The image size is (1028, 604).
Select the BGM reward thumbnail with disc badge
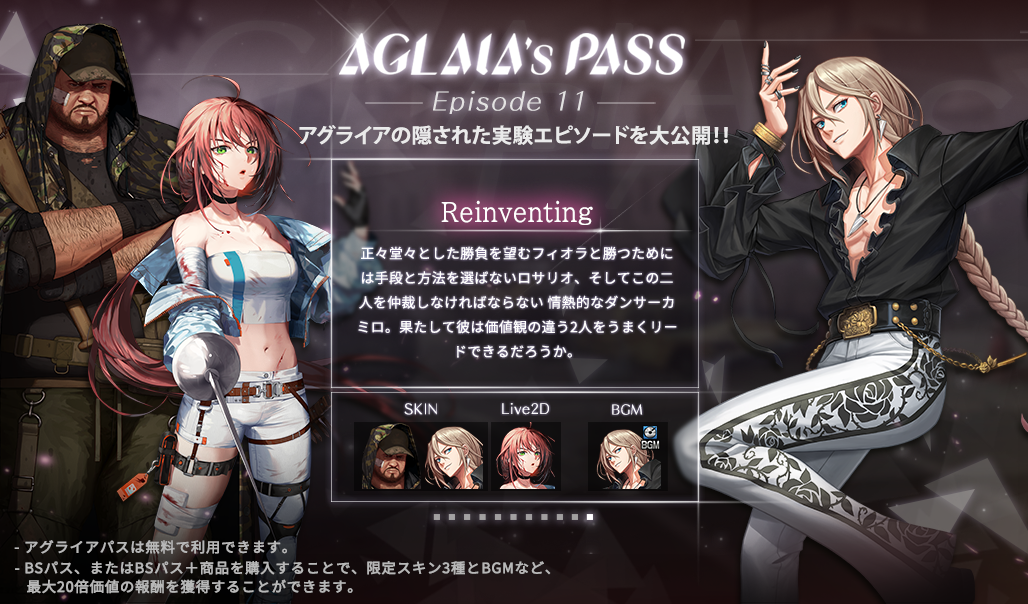(627, 456)
